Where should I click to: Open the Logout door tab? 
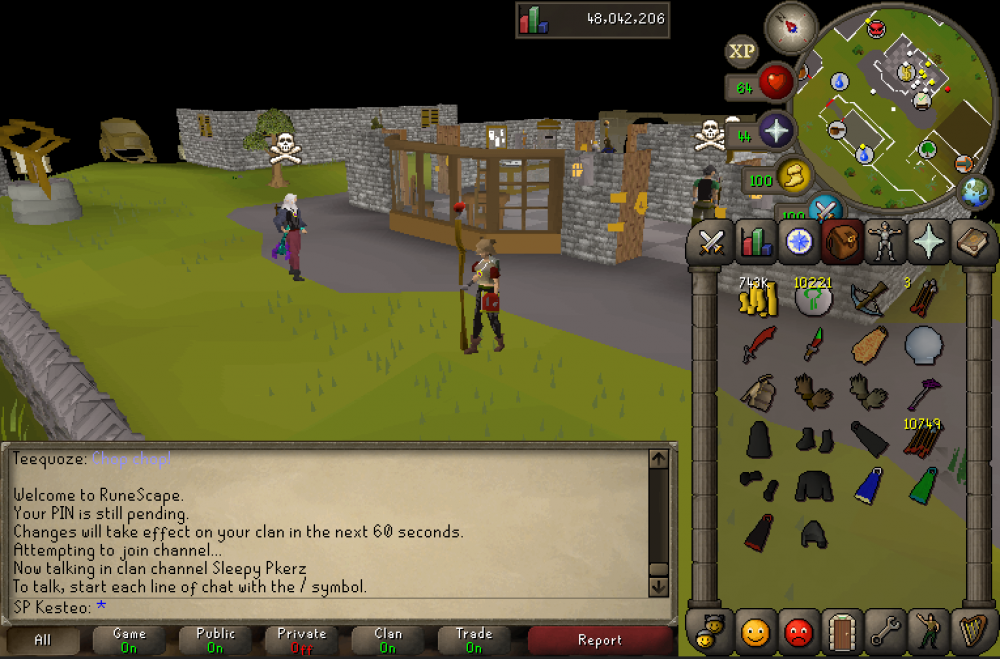point(842,632)
